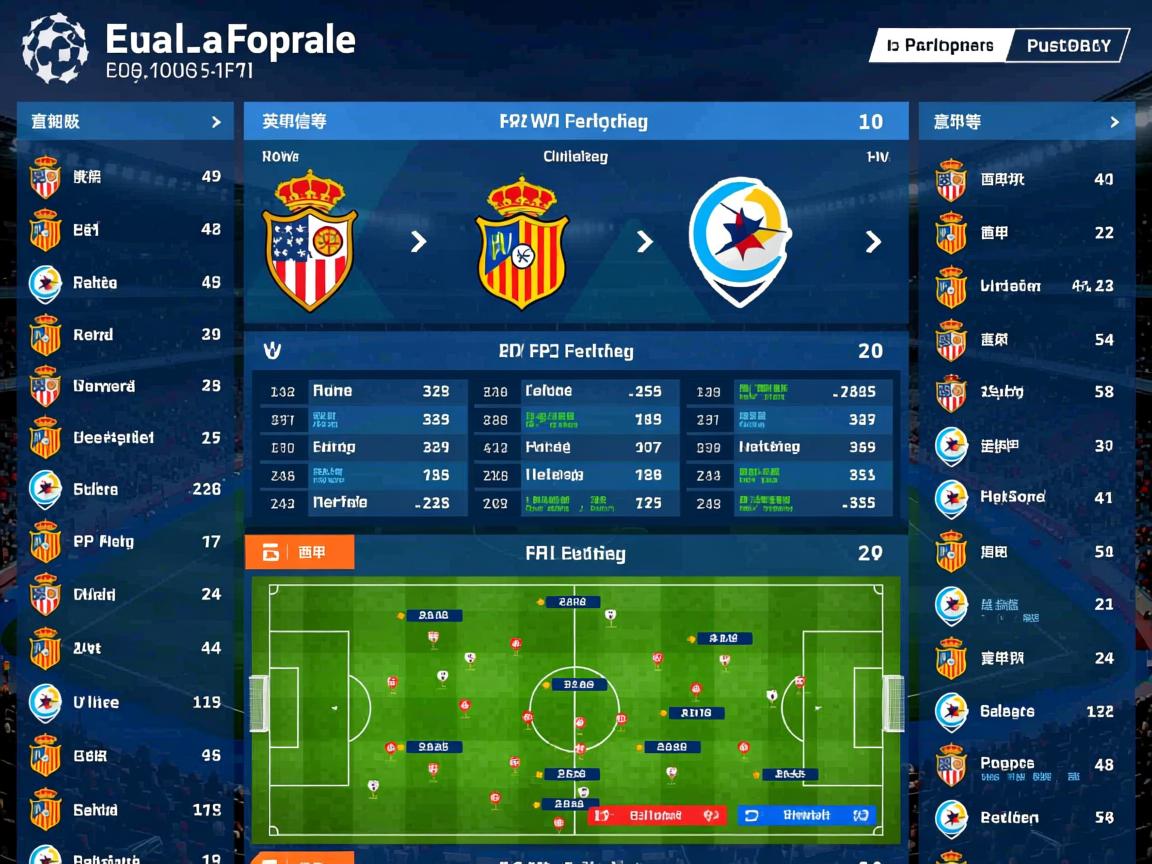
Task: Select the Galegre row scoring 122
Action: (x=1026, y=712)
